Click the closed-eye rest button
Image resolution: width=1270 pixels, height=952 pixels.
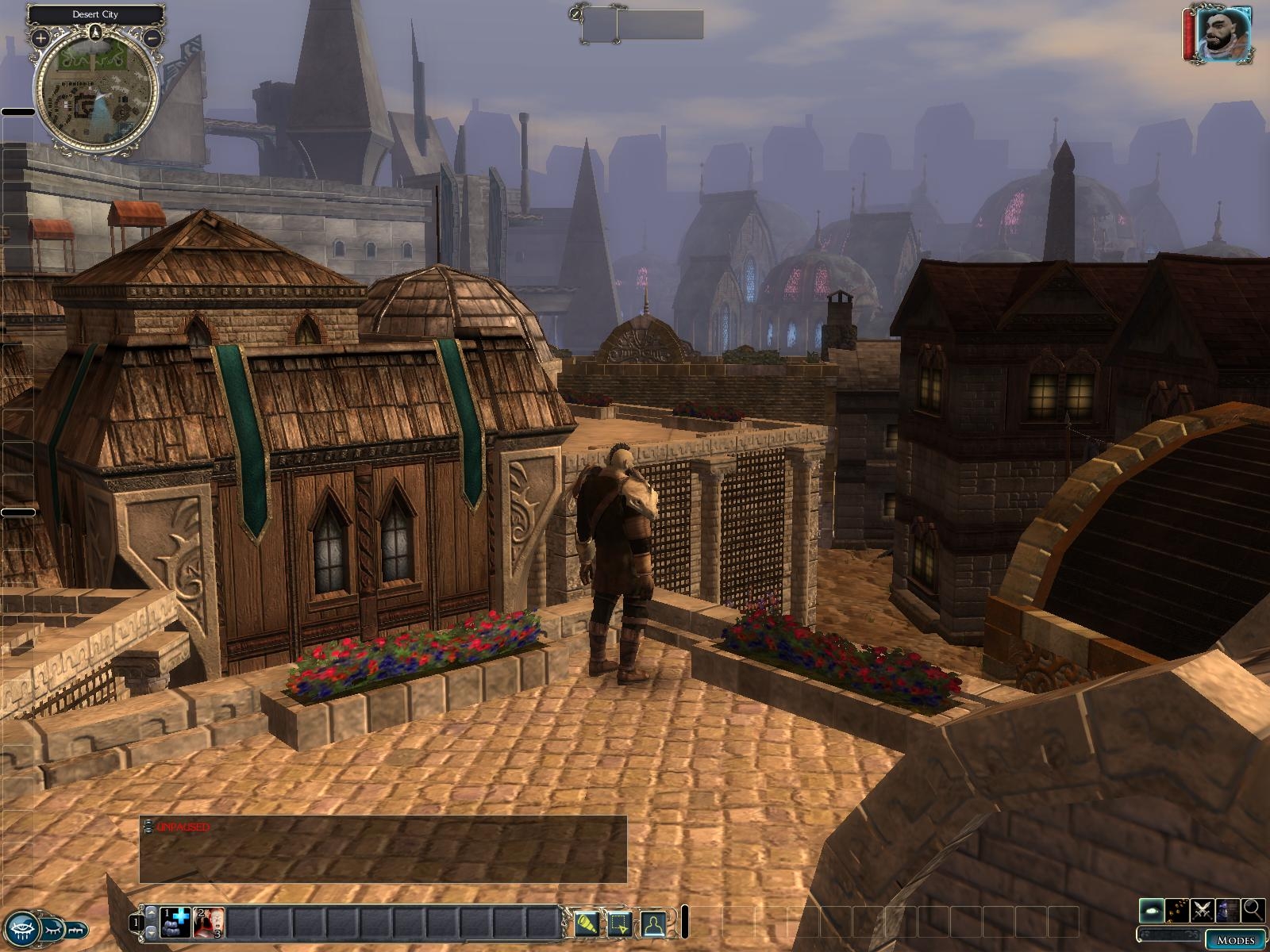(52, 927)
